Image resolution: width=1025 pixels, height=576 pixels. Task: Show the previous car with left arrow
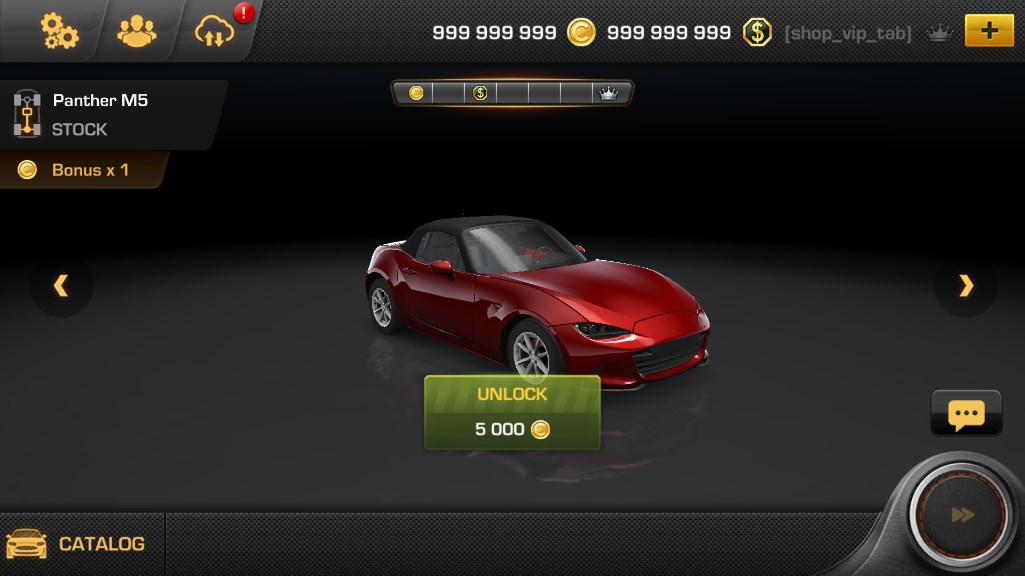click(x=61, y=287)
